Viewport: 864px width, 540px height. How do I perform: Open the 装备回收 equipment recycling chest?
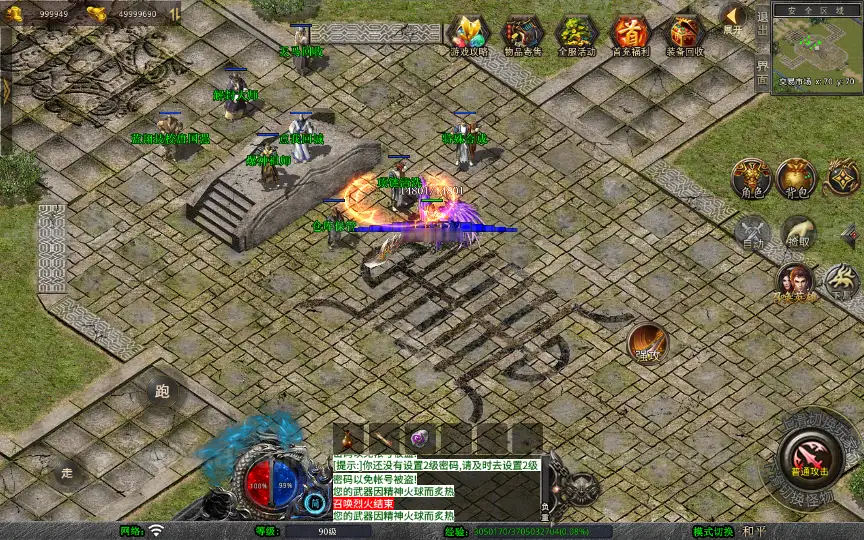tap(685, 35)
